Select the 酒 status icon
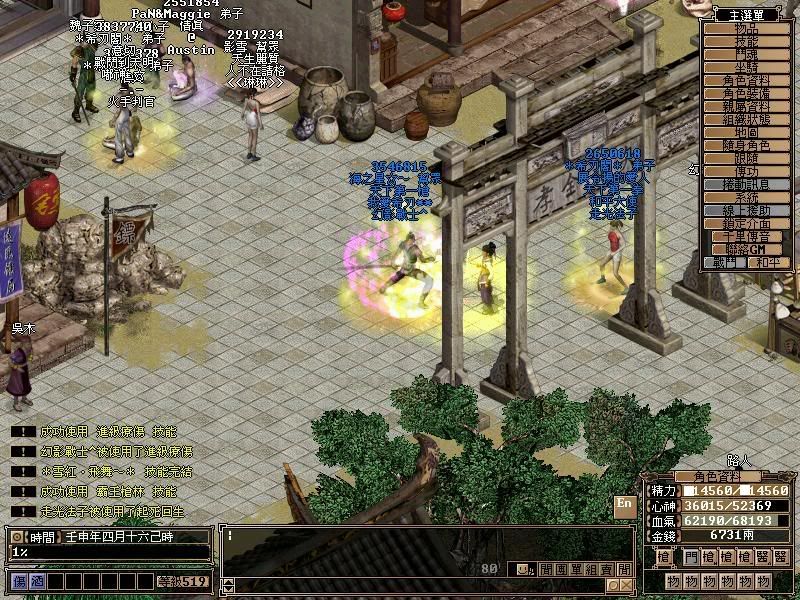 click(36, 581)
